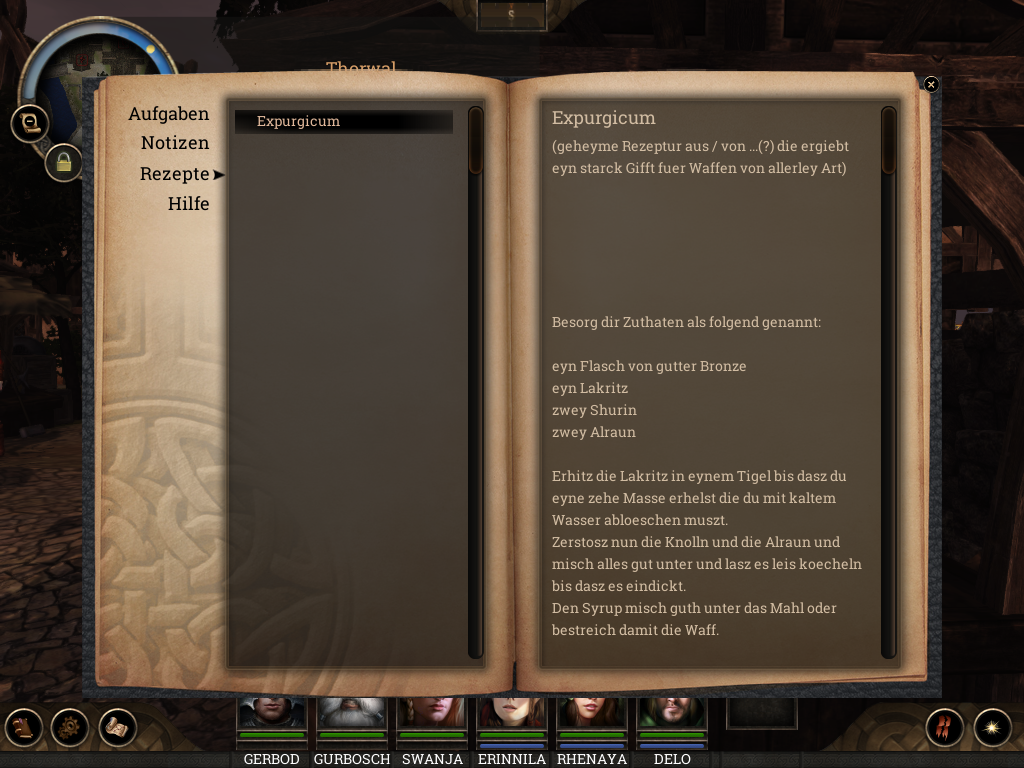Toggle the minimap padlock icon

pyautogui.click(x=63, y=162)
